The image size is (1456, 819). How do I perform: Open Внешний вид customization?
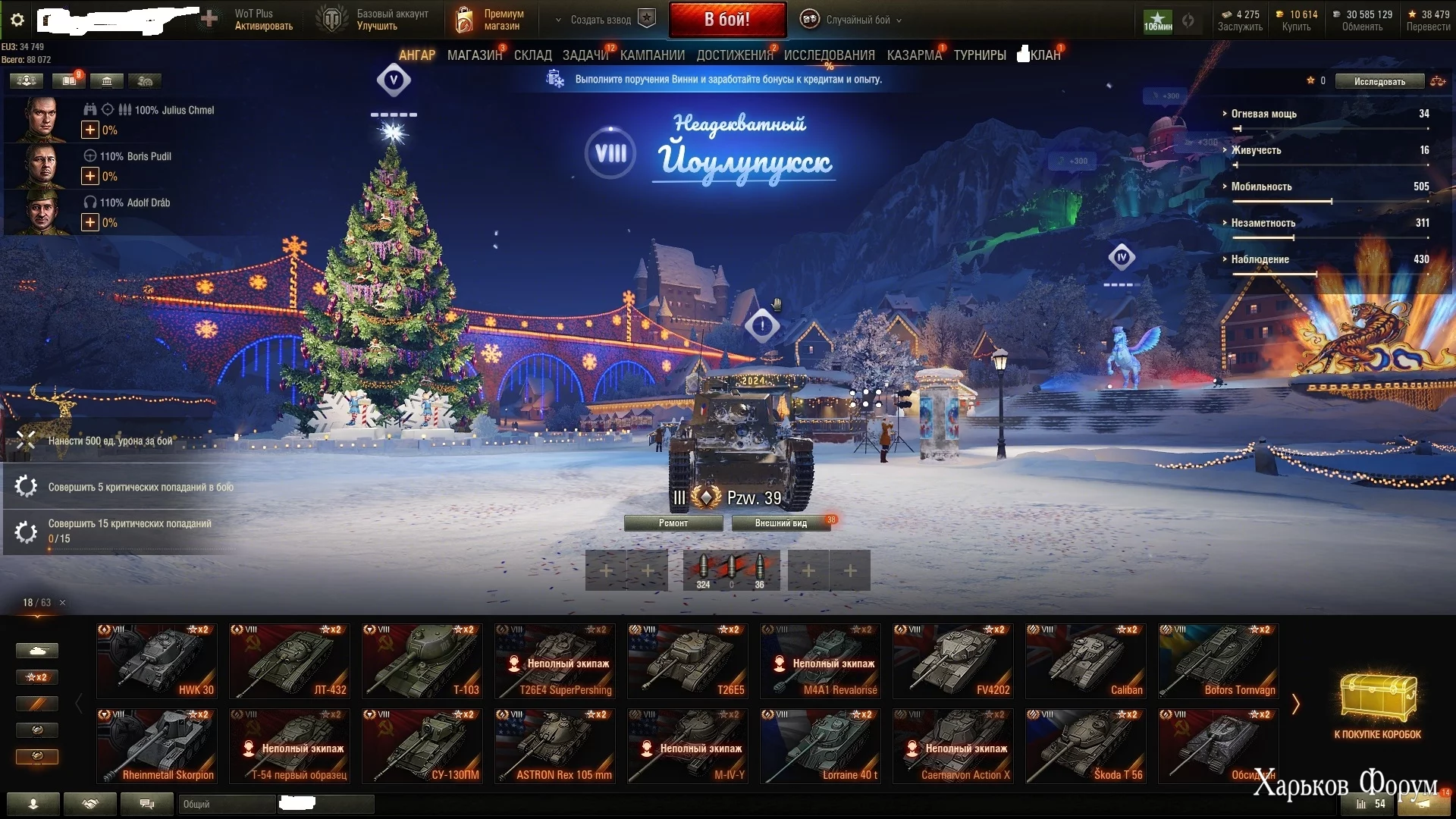[x=780, y=523]
